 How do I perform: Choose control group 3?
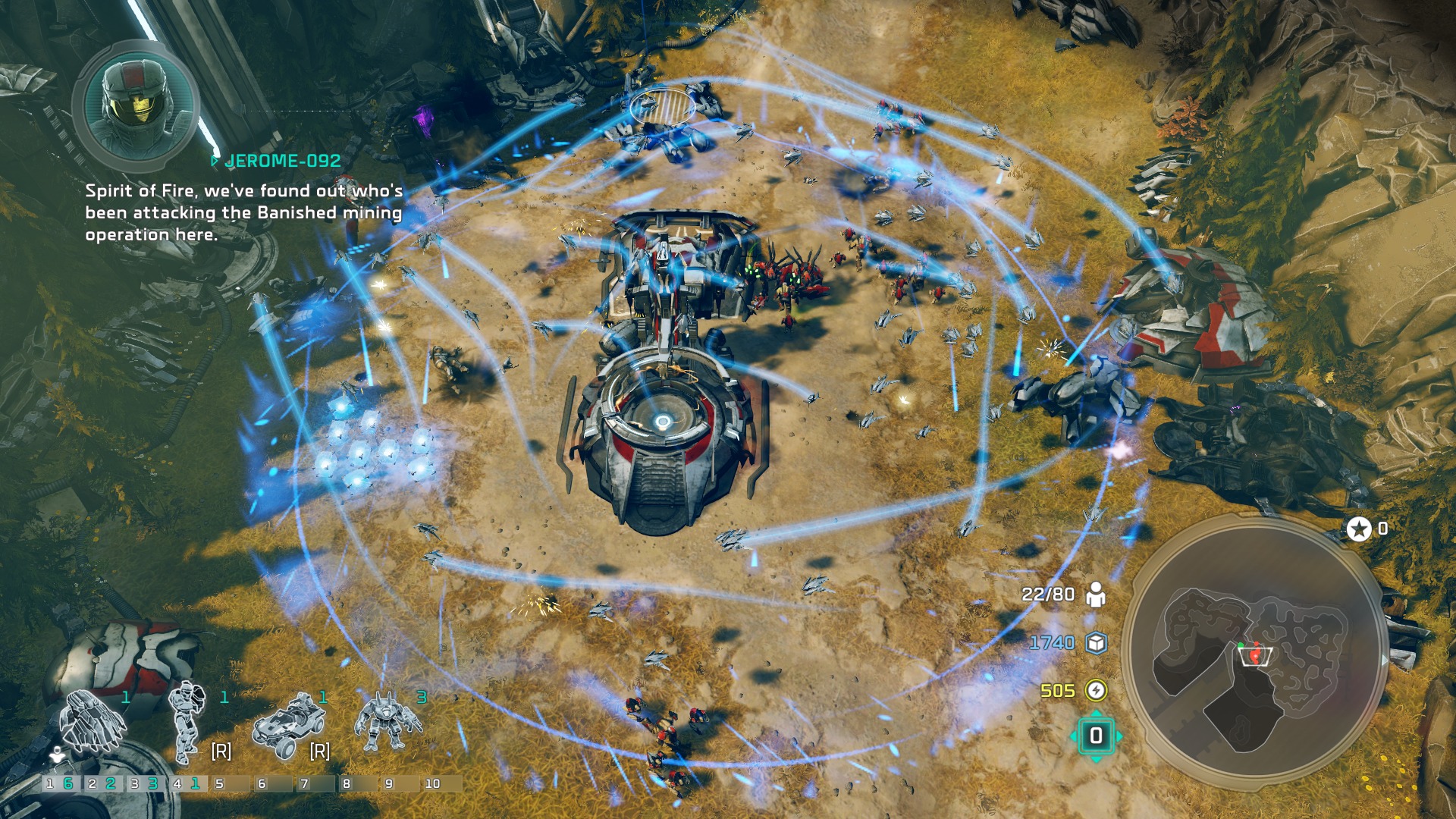pyautogui.click(x=143, y=783)
